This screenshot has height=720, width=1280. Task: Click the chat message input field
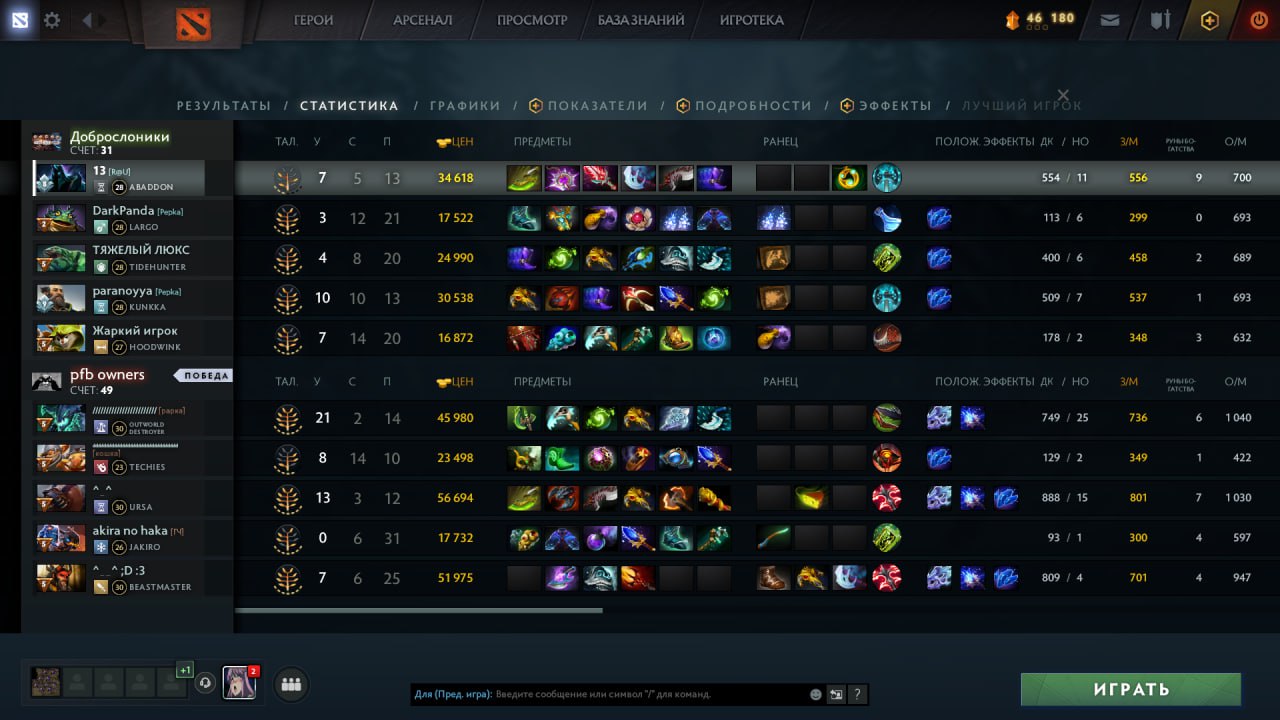point(650,694)
